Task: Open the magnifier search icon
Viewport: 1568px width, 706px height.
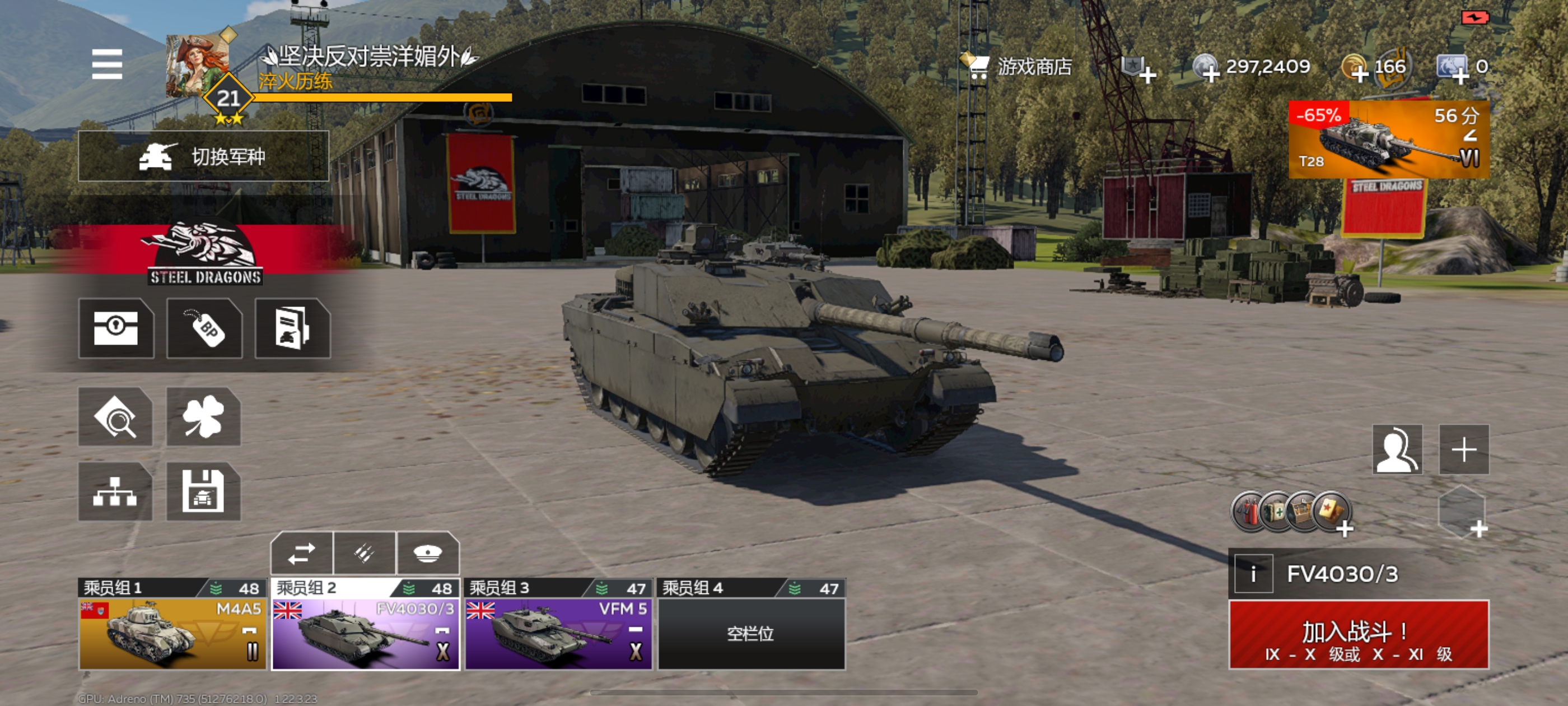Action: (x=115, y=417)
